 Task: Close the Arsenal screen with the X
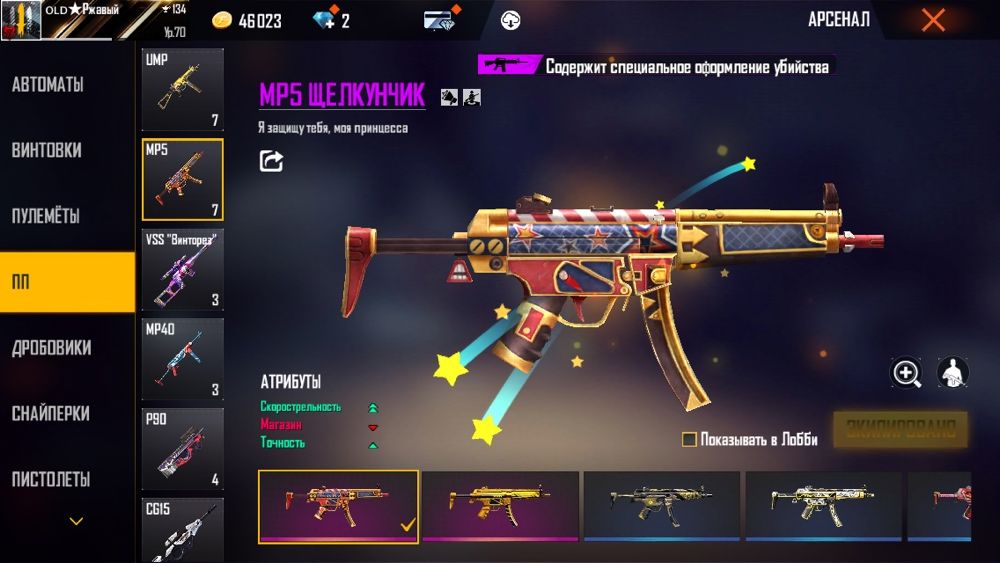933,20
